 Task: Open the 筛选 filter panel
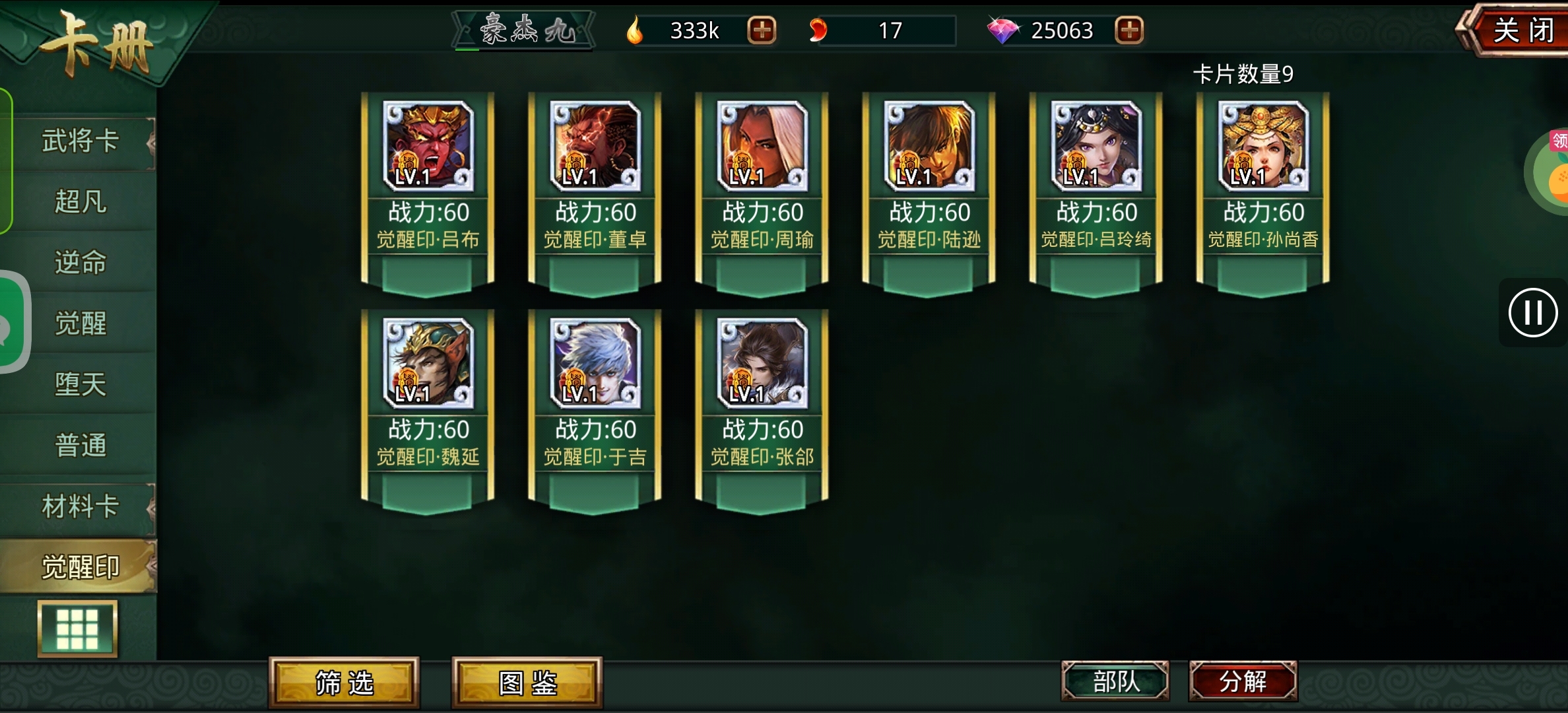343,684
